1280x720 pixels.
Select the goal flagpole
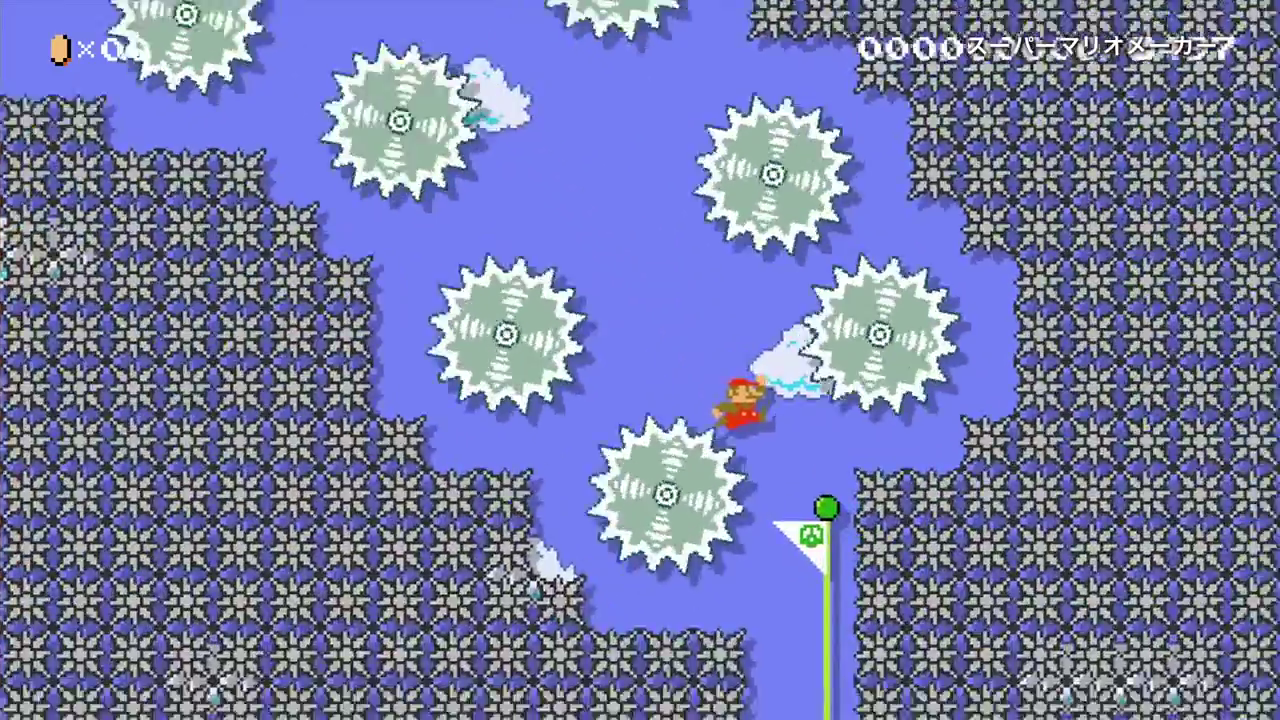(x=826, y=630)
